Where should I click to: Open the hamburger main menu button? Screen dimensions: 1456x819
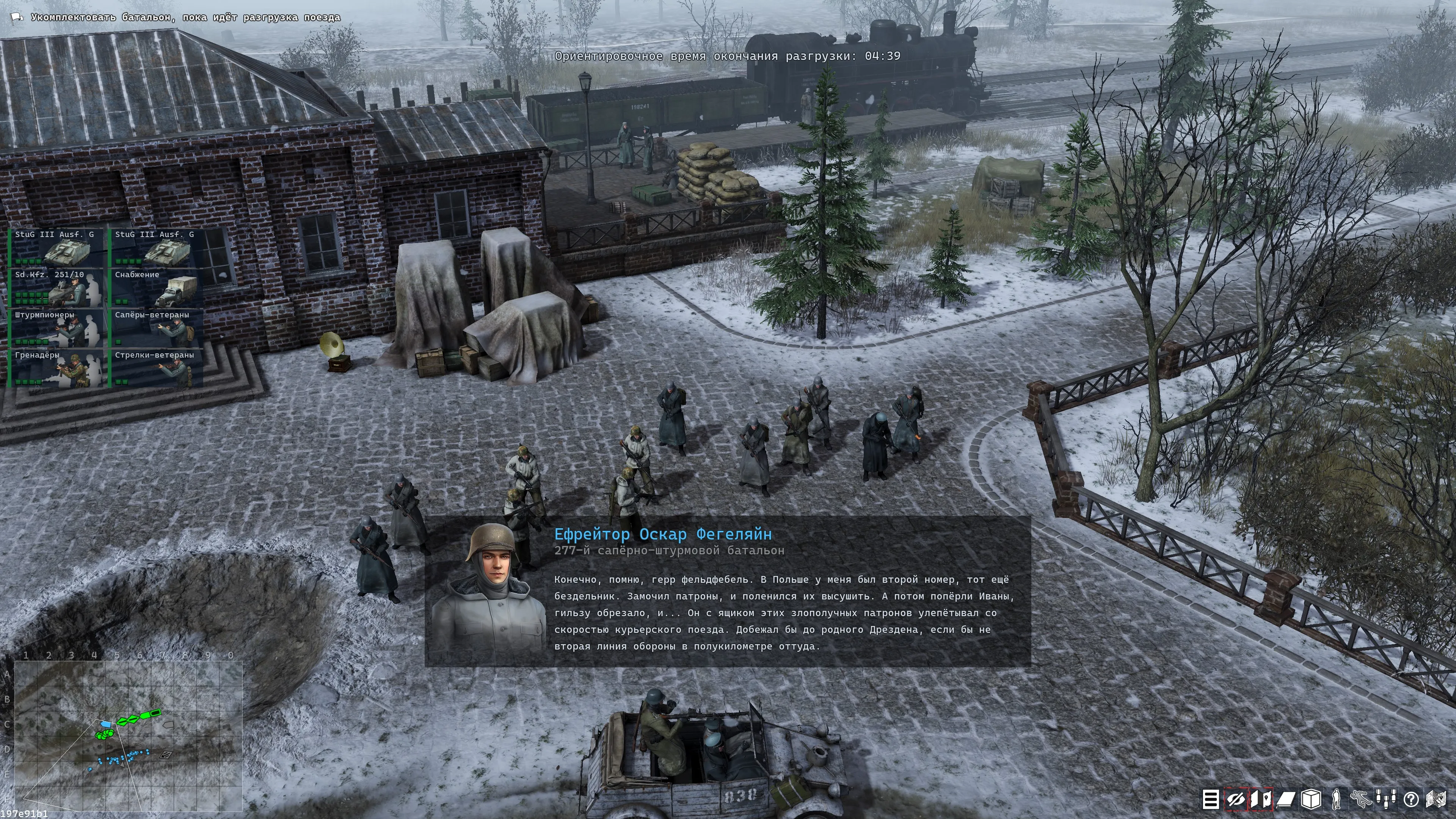pyautogui.click(x=1210, y=800)
